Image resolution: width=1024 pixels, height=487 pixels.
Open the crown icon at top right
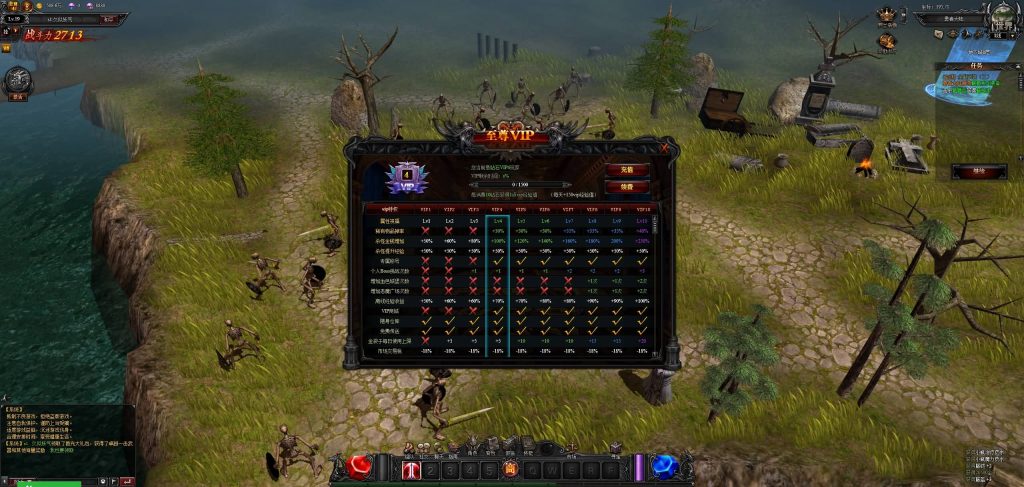886,15
